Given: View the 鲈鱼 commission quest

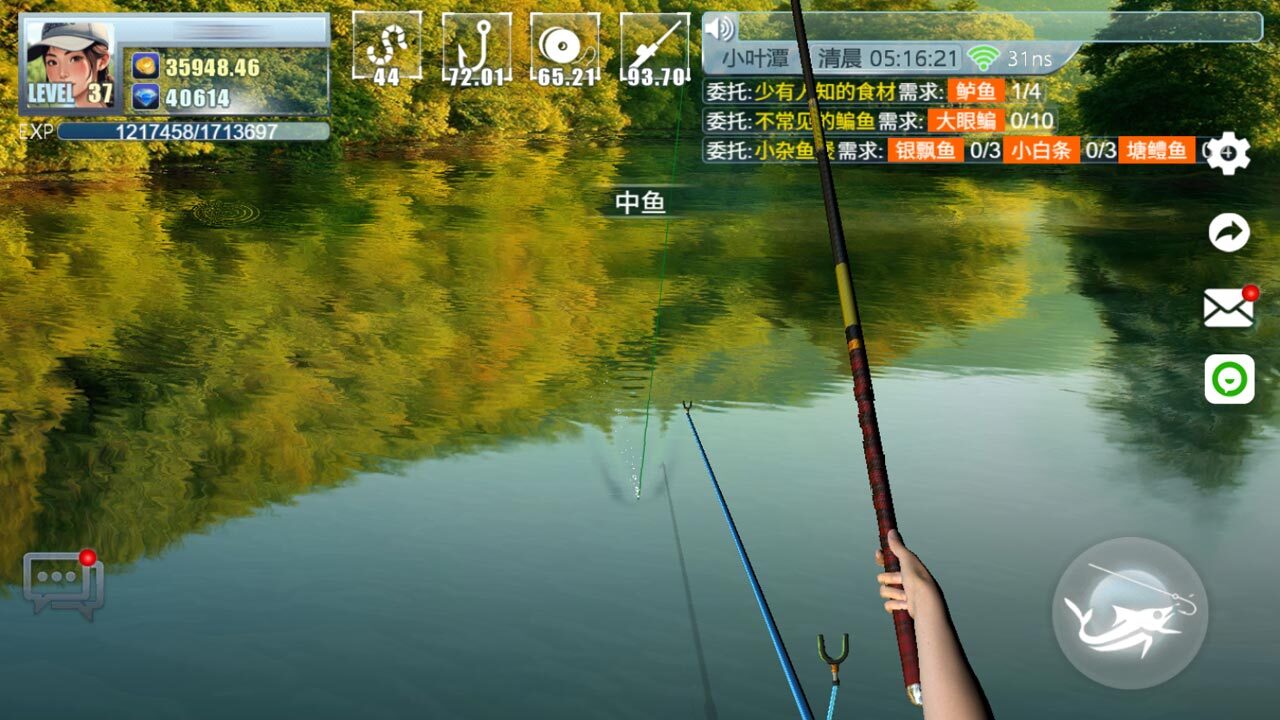Looking at the screenshot, I should pyautogui.click(x=976, y=92).
